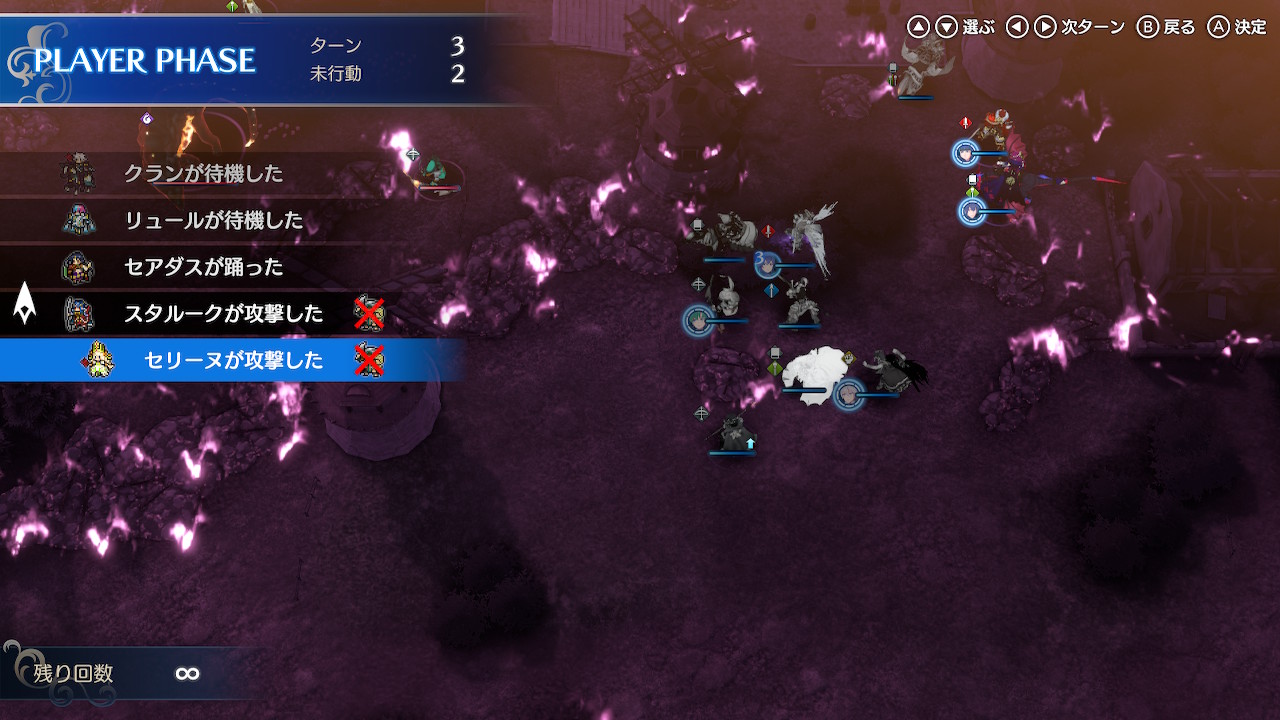This screenshot has width=1280, height=720.
Task: Choose the リュールが待機した rewind entry
Action: pyautogui.click(x=213, y=220)
